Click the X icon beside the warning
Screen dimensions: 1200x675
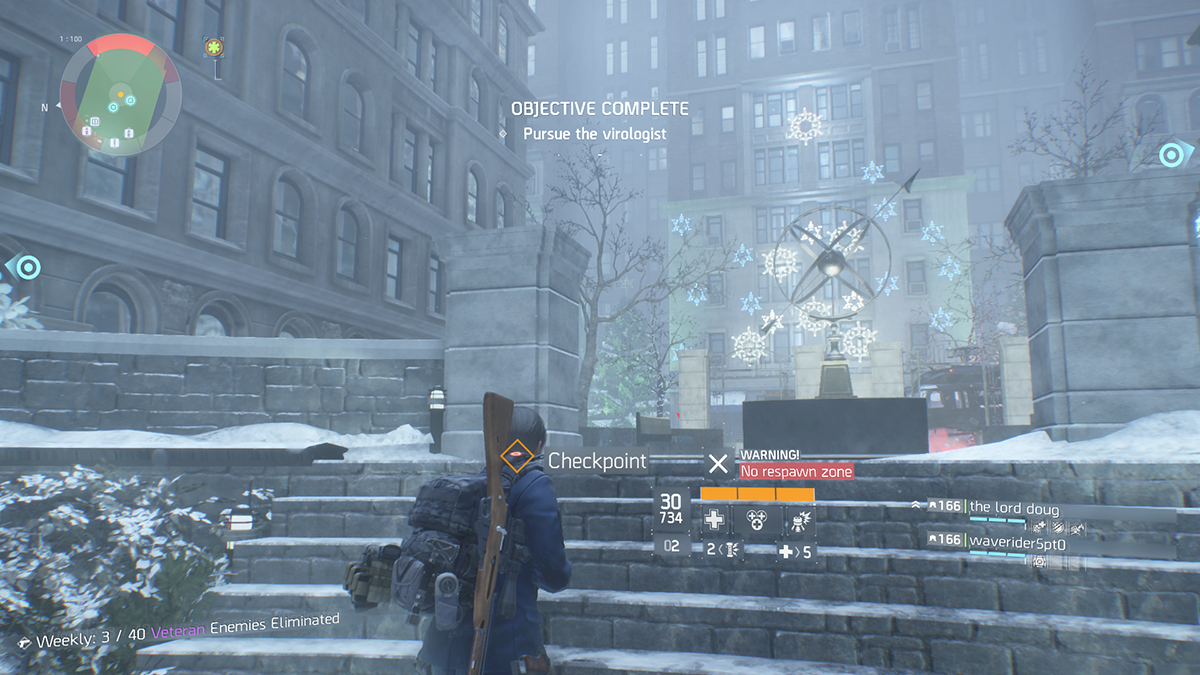(718, 462)
